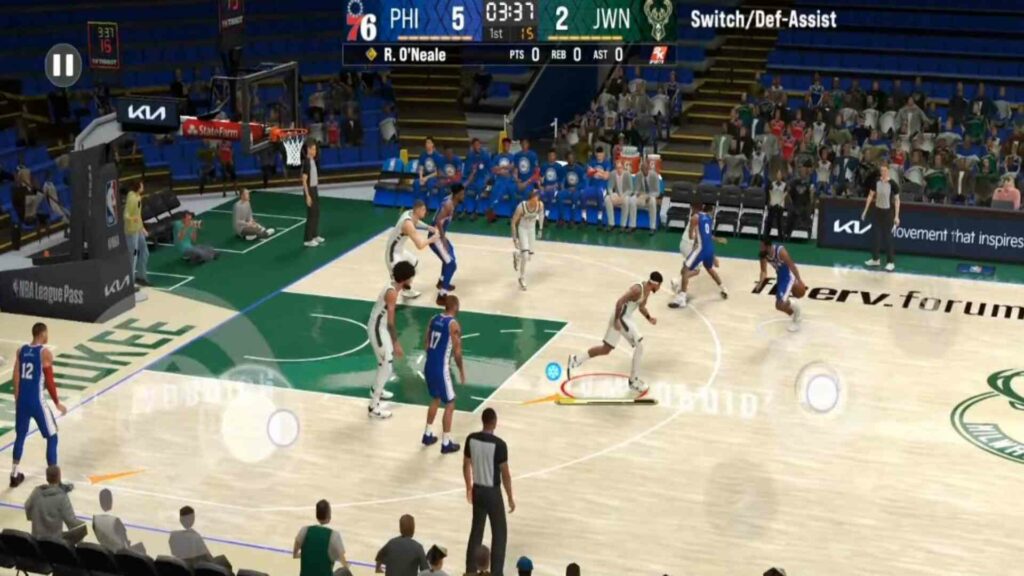1024x576 pixels.
Task: Tap the virtual joystick thumb knob
Action: 282,428
